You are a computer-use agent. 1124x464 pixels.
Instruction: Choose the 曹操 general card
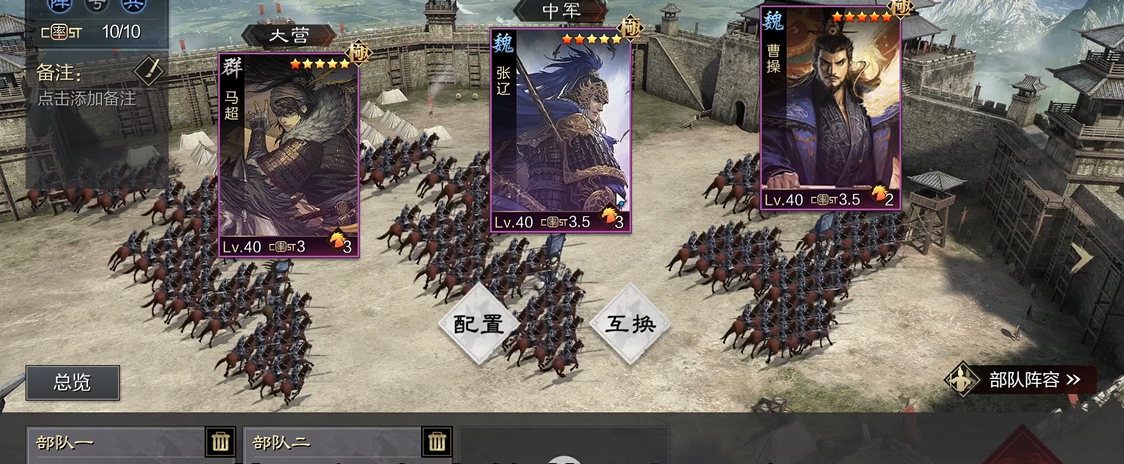(x=830, y=110)
